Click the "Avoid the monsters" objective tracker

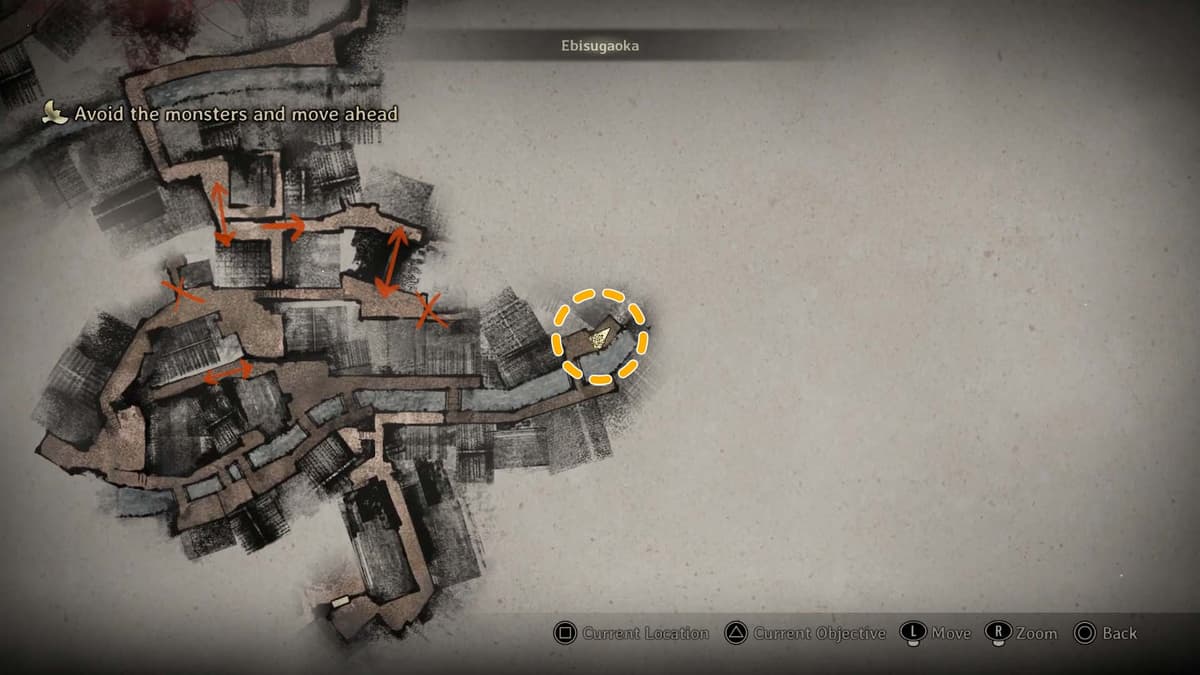pyautogui.click(x=223, y=114)
